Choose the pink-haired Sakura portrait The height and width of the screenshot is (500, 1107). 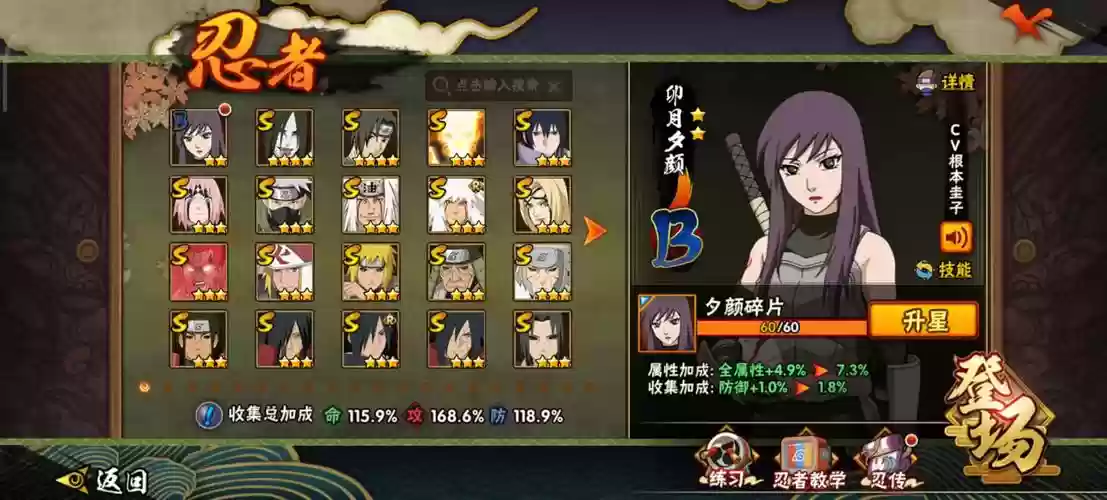[199, 205]
